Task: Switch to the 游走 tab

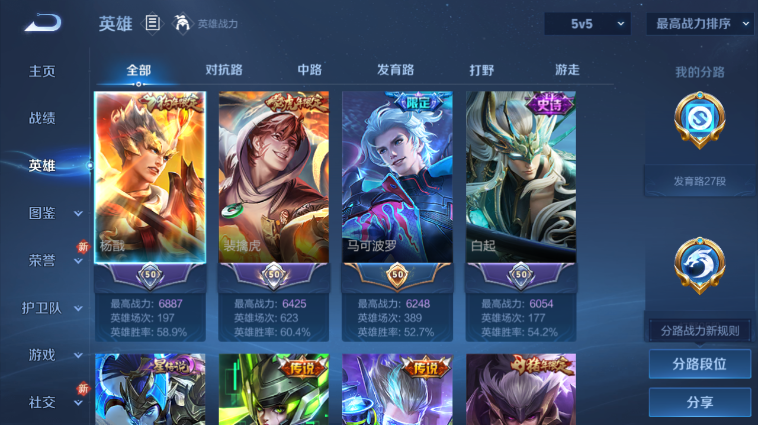Action: (567, 70)
